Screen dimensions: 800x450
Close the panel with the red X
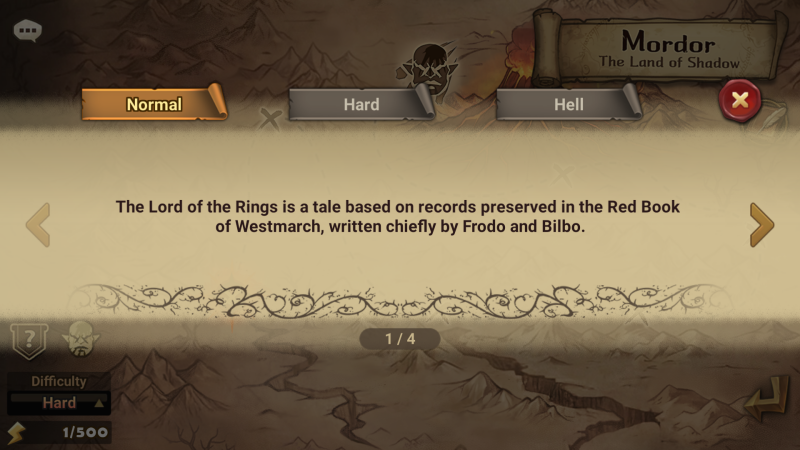[x=740, y=100]
